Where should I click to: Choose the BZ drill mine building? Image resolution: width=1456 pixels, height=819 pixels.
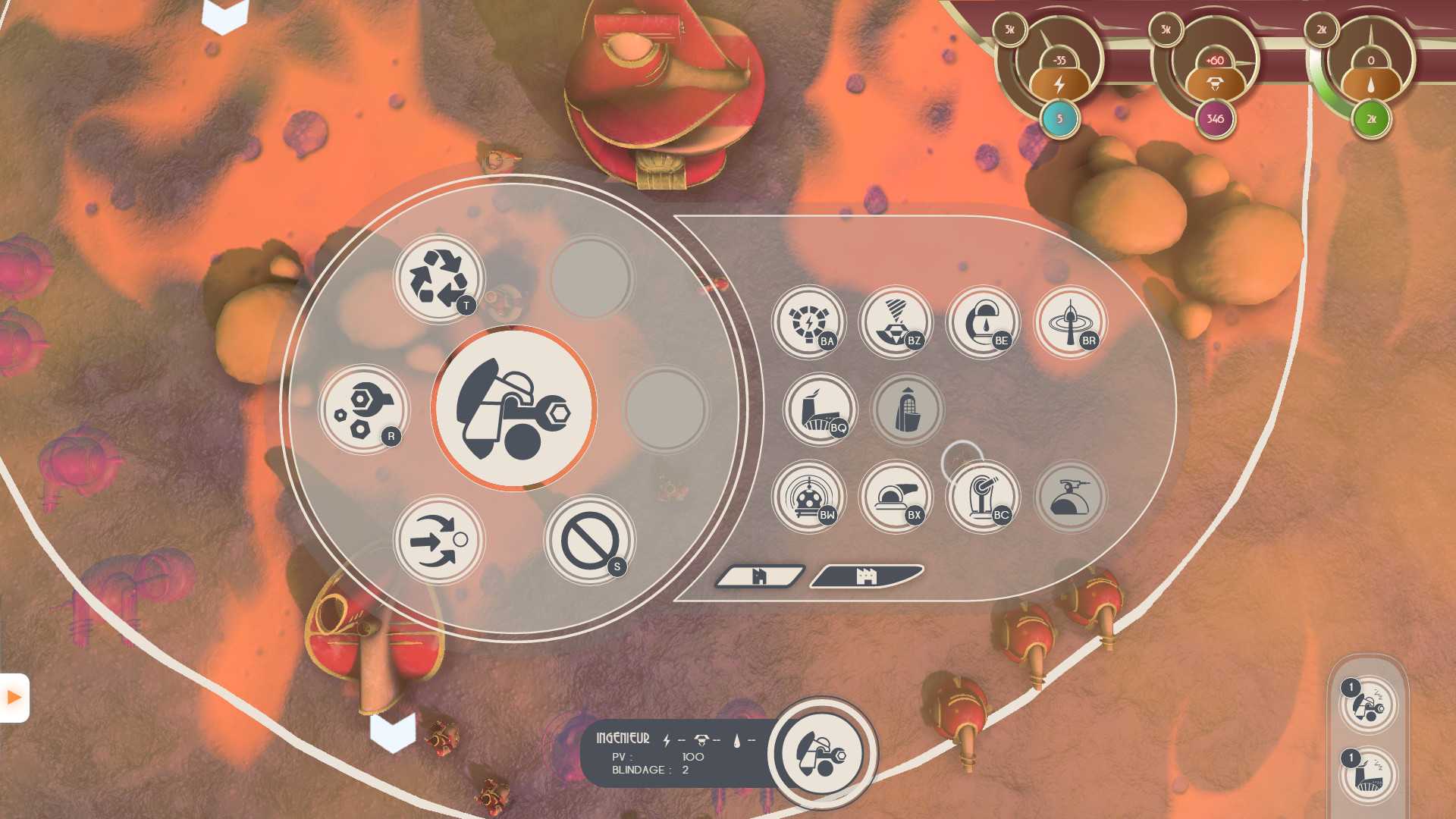pyautogui.click(x=896, y=322)
